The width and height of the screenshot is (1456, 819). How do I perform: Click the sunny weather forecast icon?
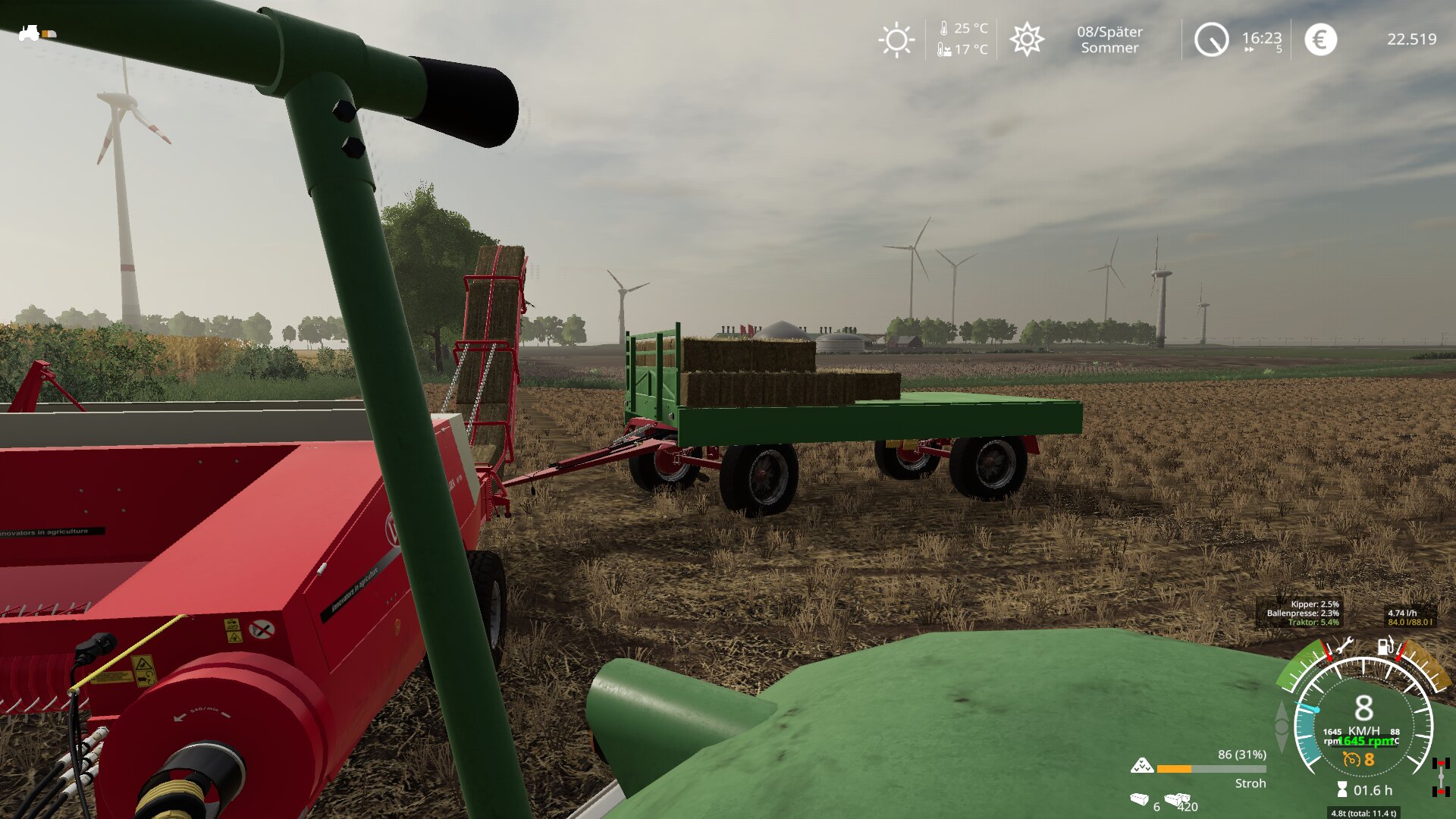pos(896,39)
